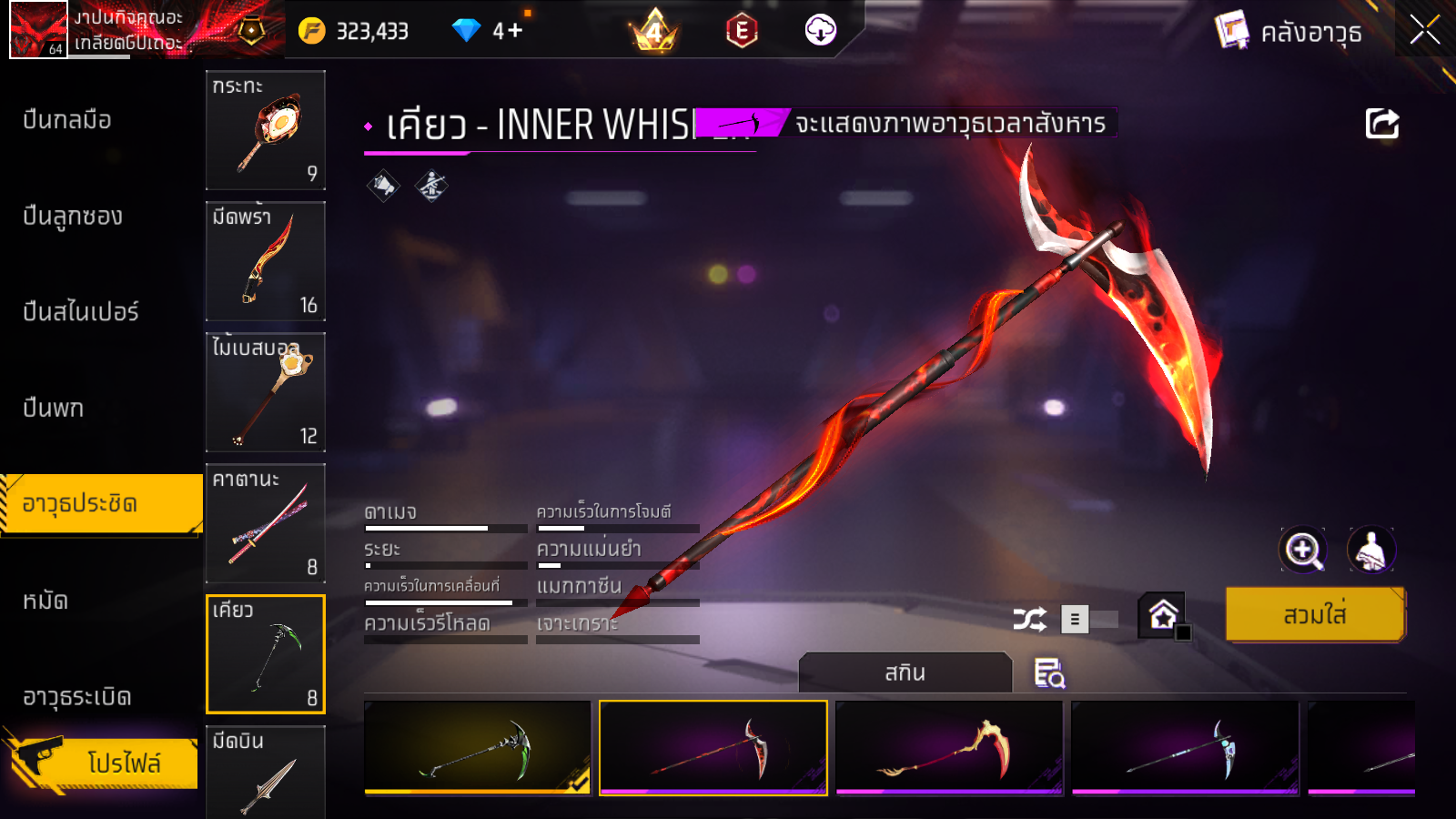
Task: Select the มีดพร้า machete weapon
Action: [266, 261]
